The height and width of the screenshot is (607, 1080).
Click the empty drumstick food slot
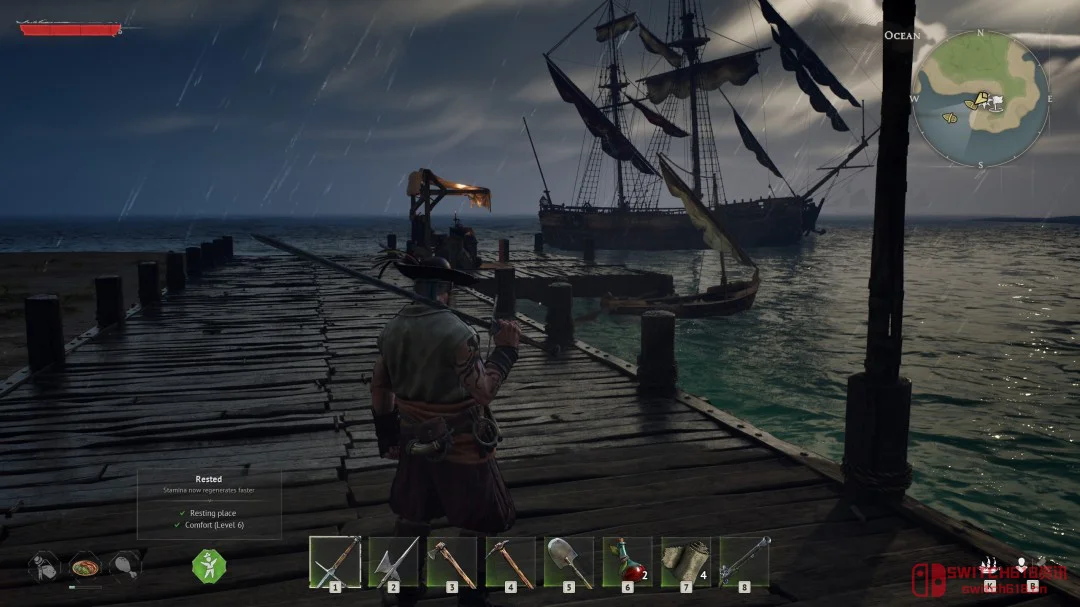point(125,565)
